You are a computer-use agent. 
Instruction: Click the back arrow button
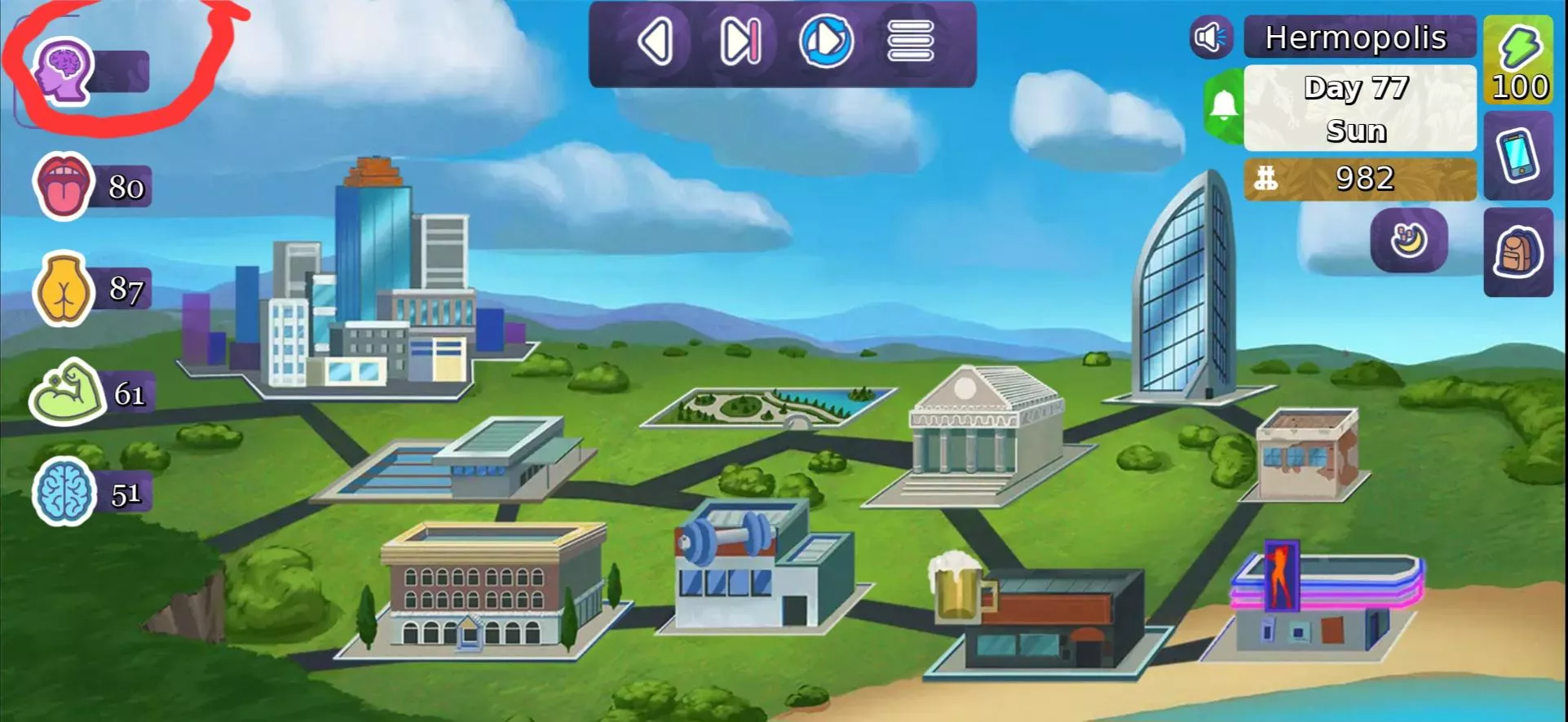[656, 42]
